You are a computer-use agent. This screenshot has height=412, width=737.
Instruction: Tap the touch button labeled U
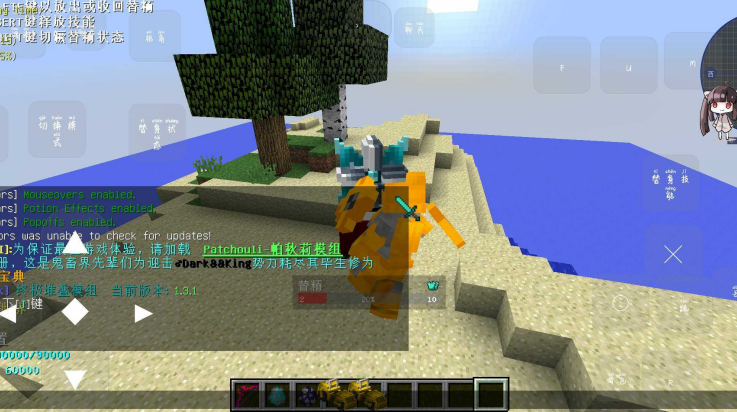pyautogui.click(x=628, y=66)
